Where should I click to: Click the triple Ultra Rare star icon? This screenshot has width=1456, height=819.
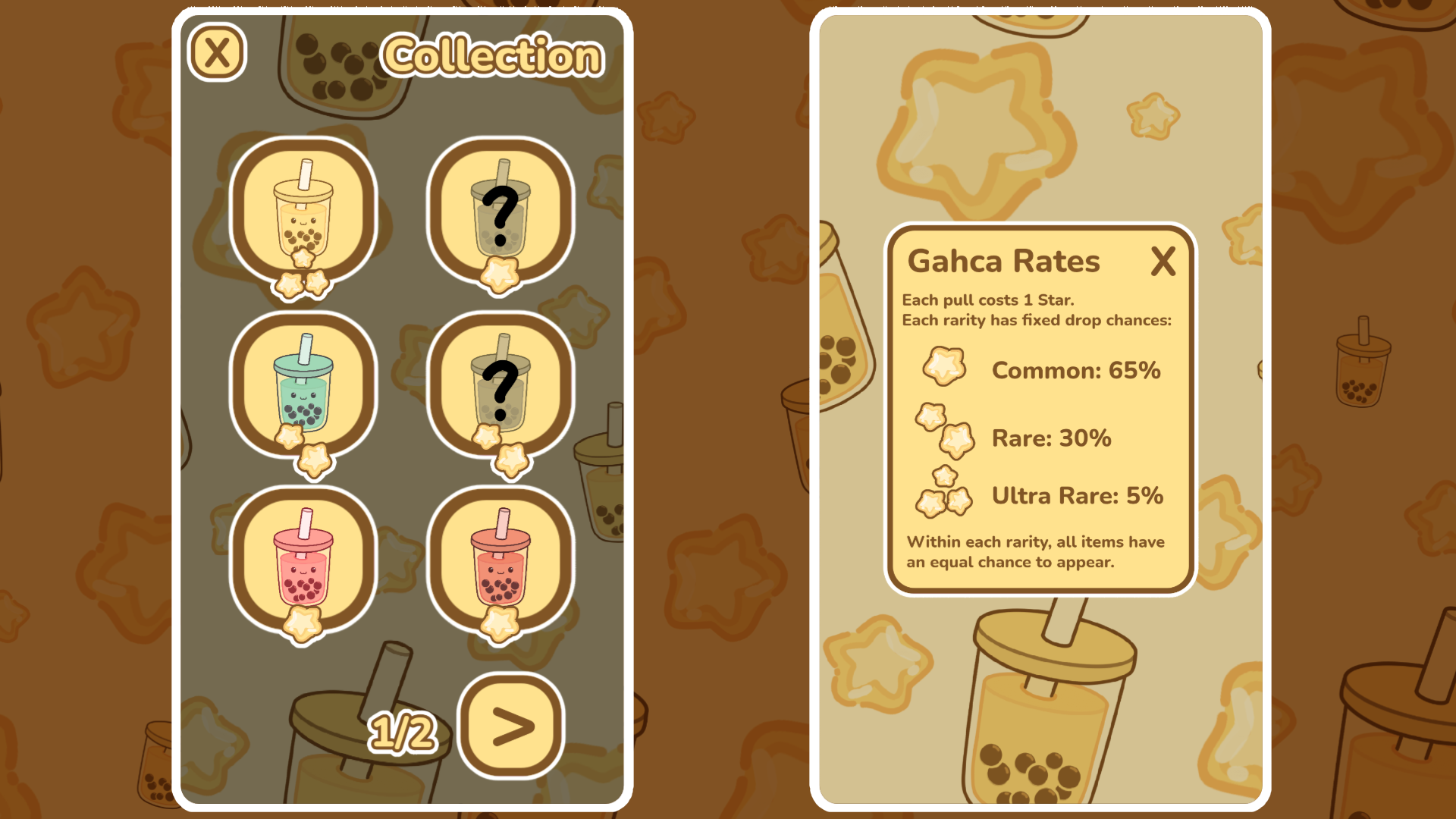pos(943,494)
